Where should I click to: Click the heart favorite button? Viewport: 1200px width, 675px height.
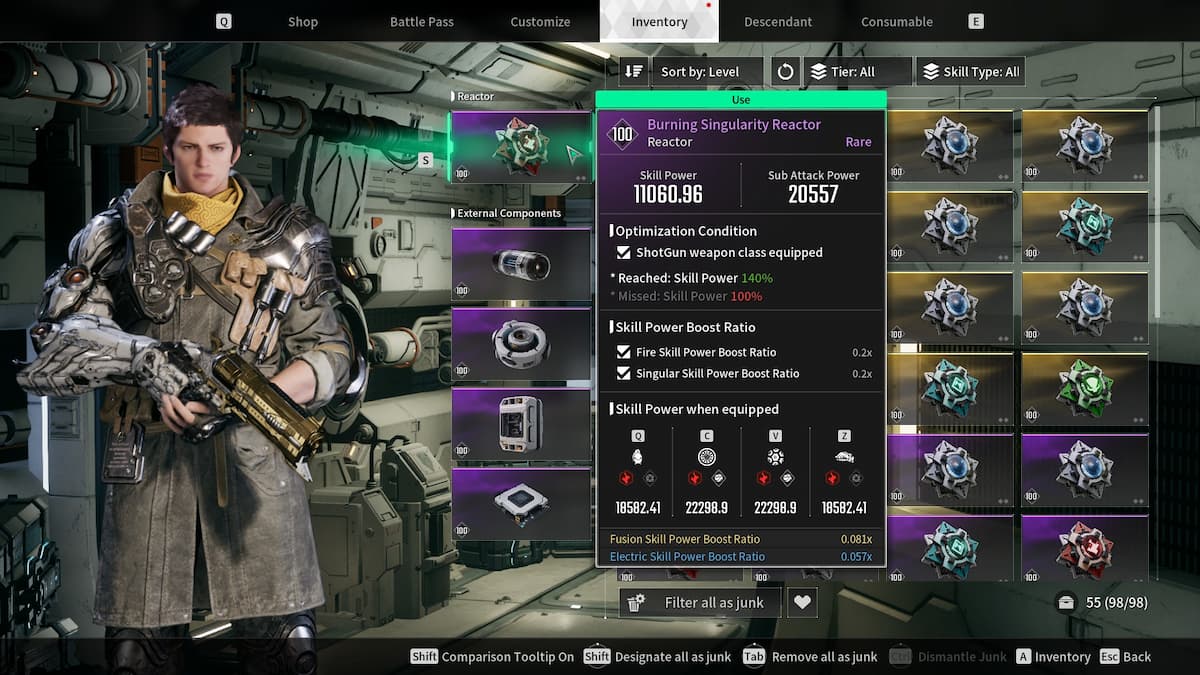[802, 602]
